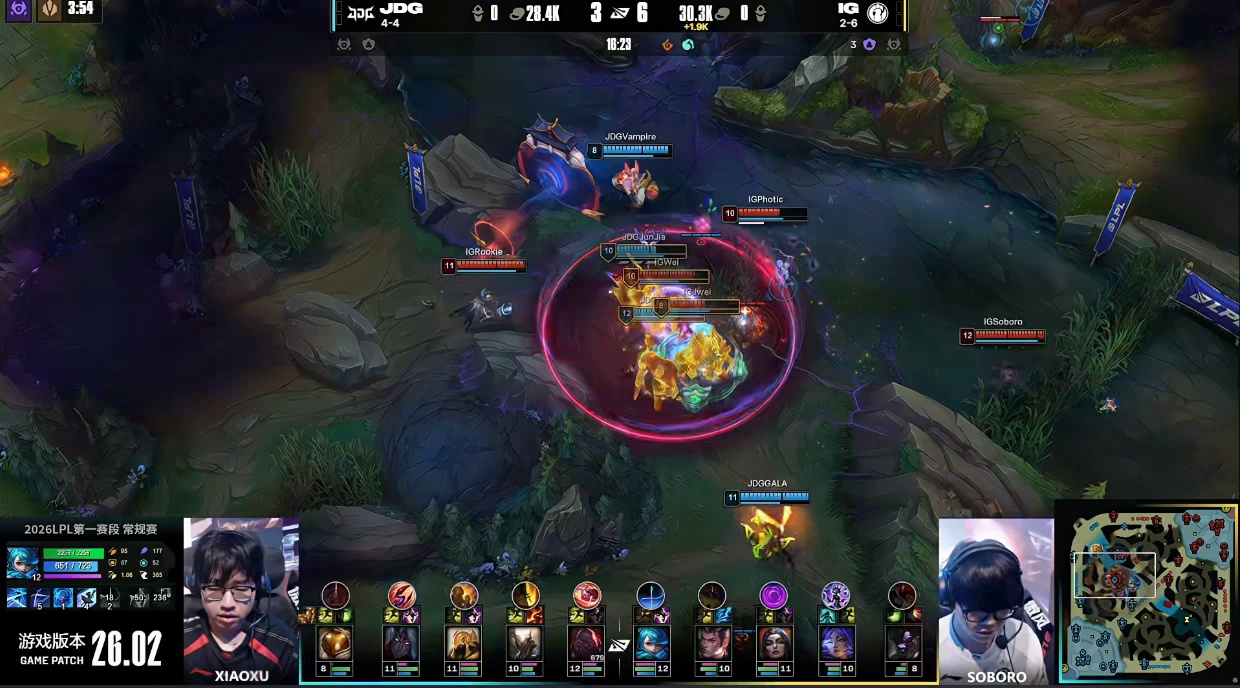Click the orange fire dragon icon under the scoreboard
Viewport: 1240px width, 688px height.
pos(668,45)
